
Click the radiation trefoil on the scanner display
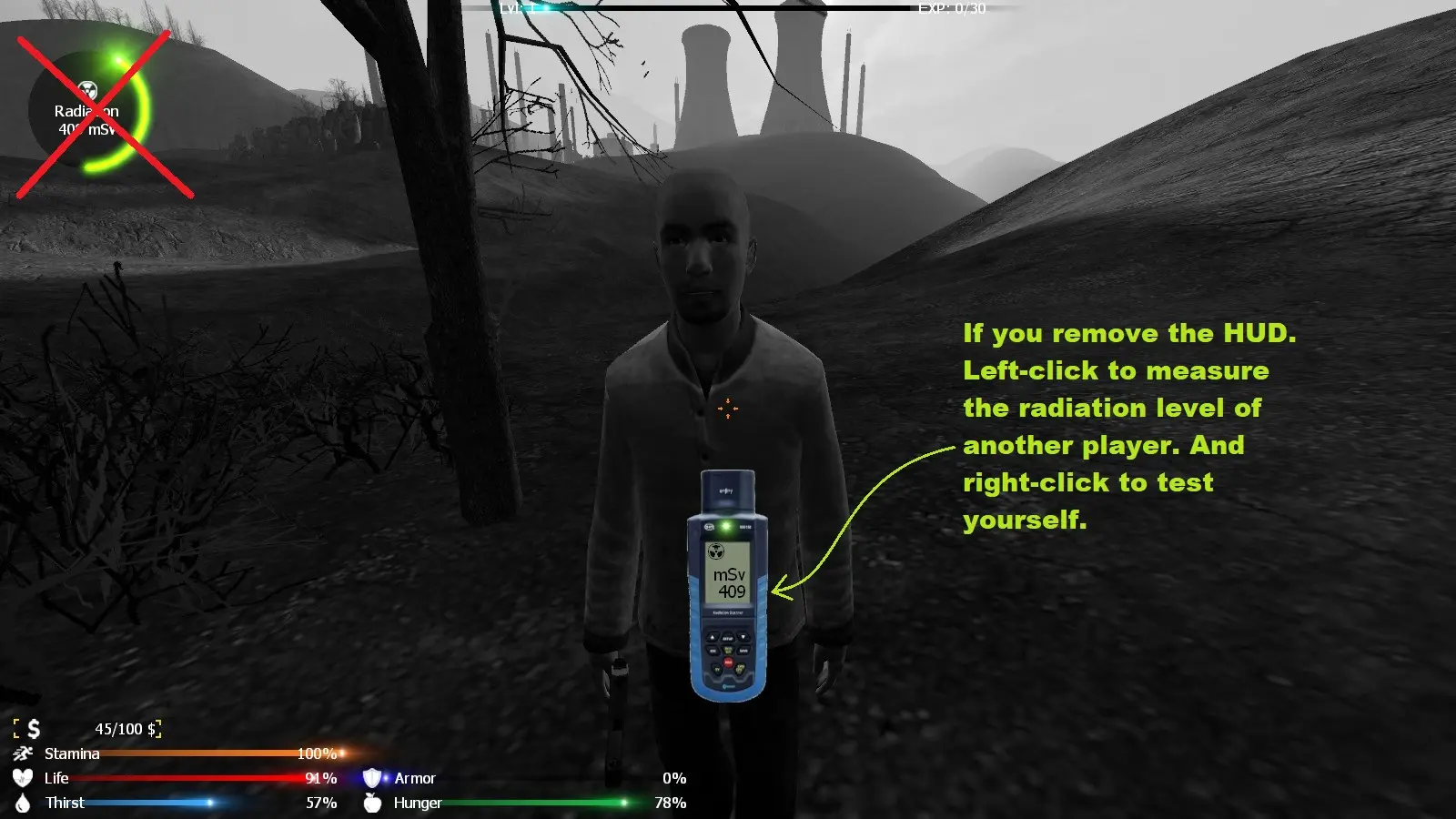(x=717, y=551)
